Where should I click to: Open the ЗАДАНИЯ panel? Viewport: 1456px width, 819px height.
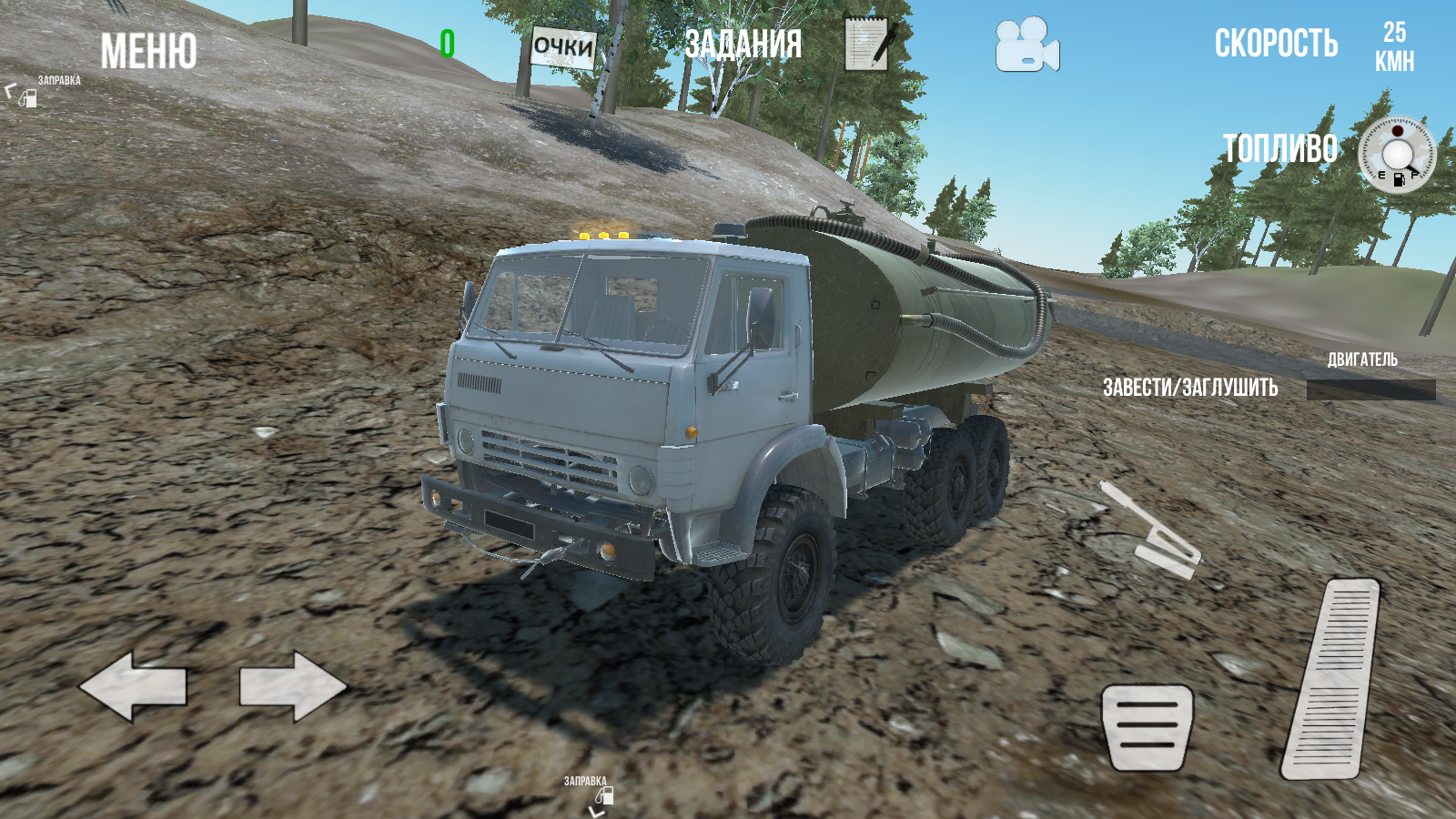[x=746, y=42]
